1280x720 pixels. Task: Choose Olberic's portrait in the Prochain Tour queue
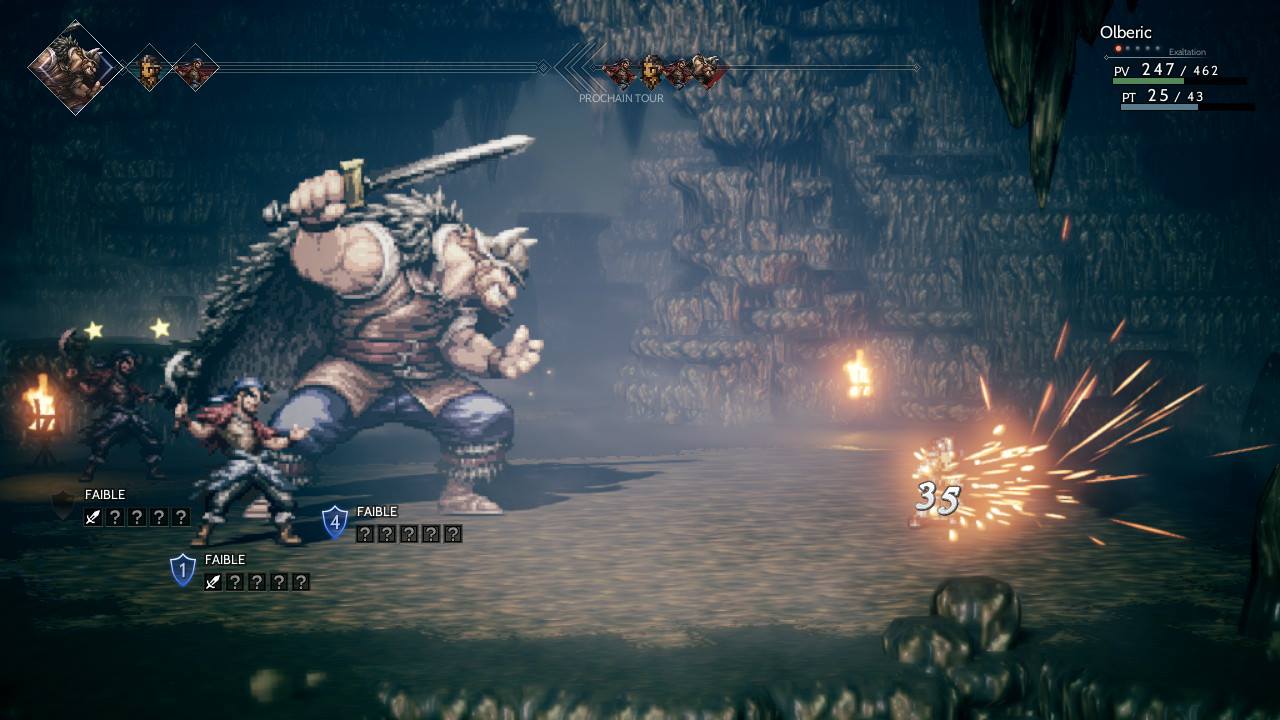point(651,70)
